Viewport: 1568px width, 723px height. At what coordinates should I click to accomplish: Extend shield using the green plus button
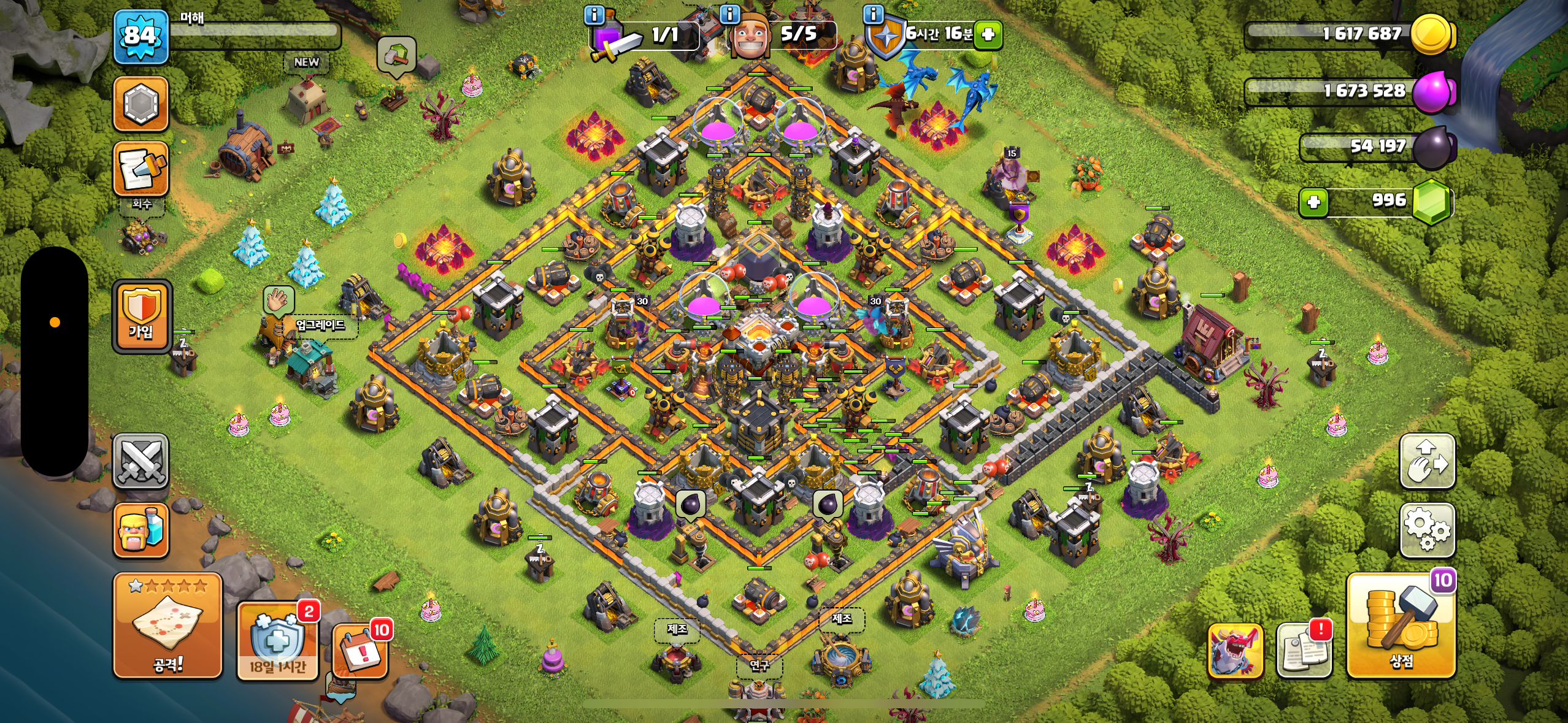[988, 34]
